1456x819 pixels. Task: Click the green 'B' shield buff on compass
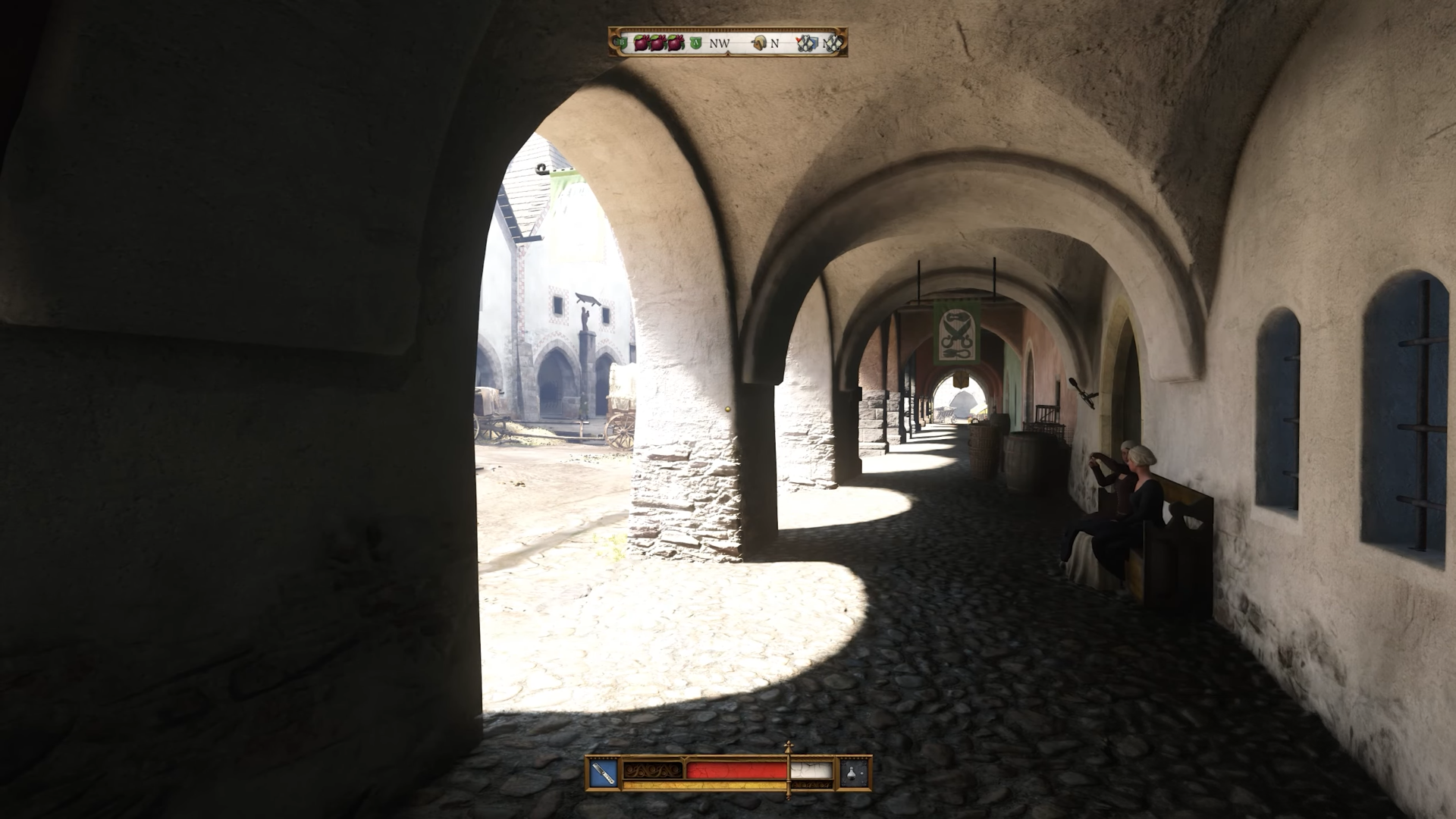coord(622,43)
